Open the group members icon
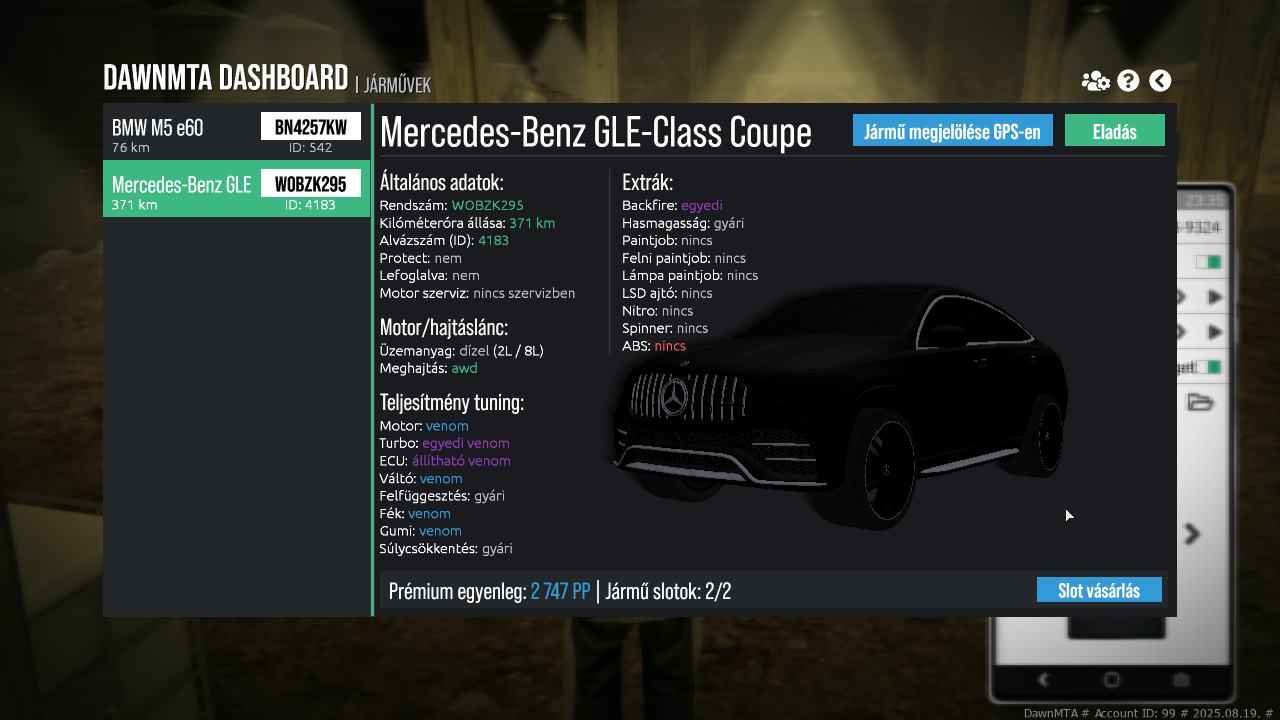 click(1095, 81)
